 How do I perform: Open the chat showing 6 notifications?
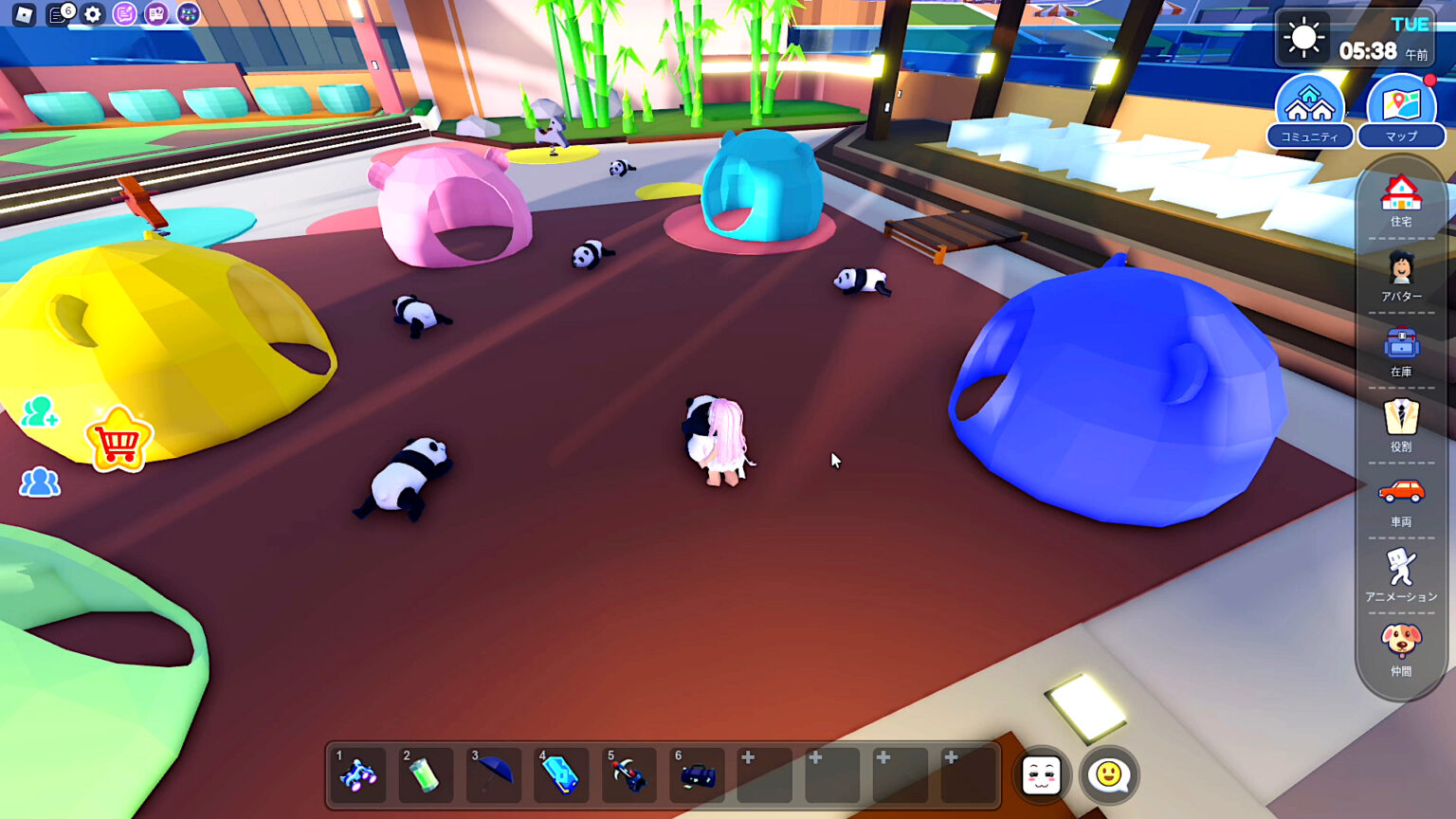57,15
